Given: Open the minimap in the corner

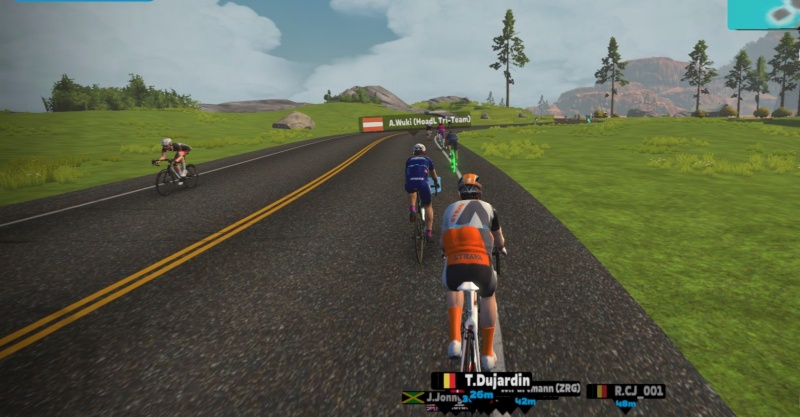Looking at the screenshot, I should 763,13.
